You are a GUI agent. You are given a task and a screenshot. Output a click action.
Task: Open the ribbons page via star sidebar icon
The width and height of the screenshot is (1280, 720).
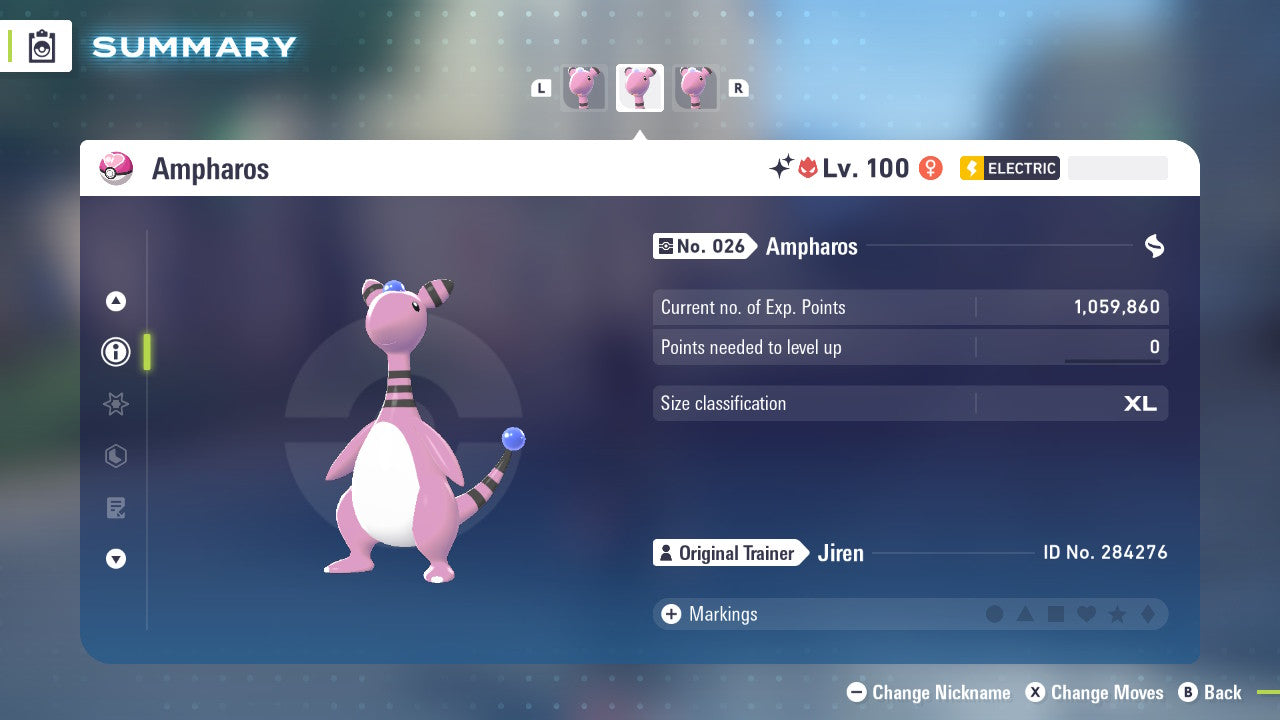point(115,404)
